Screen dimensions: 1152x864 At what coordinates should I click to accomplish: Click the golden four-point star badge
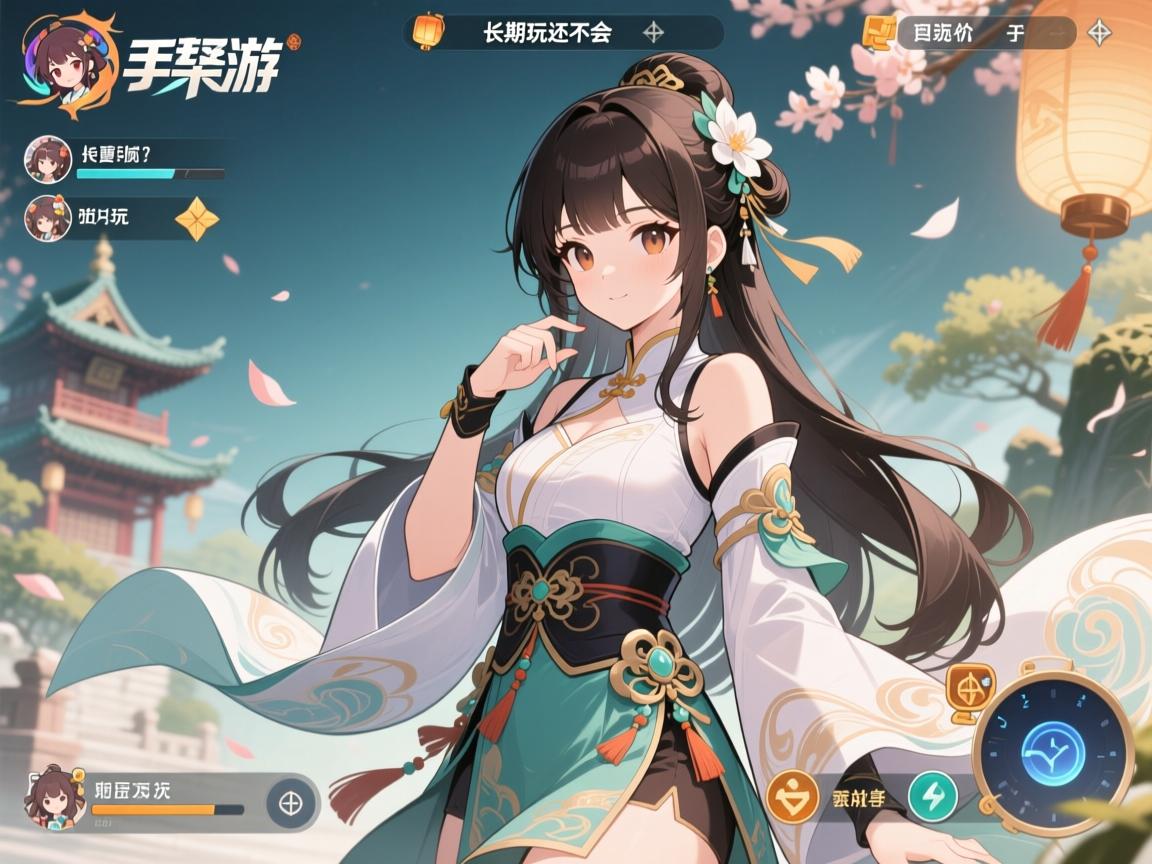click(x=197, y=219)
